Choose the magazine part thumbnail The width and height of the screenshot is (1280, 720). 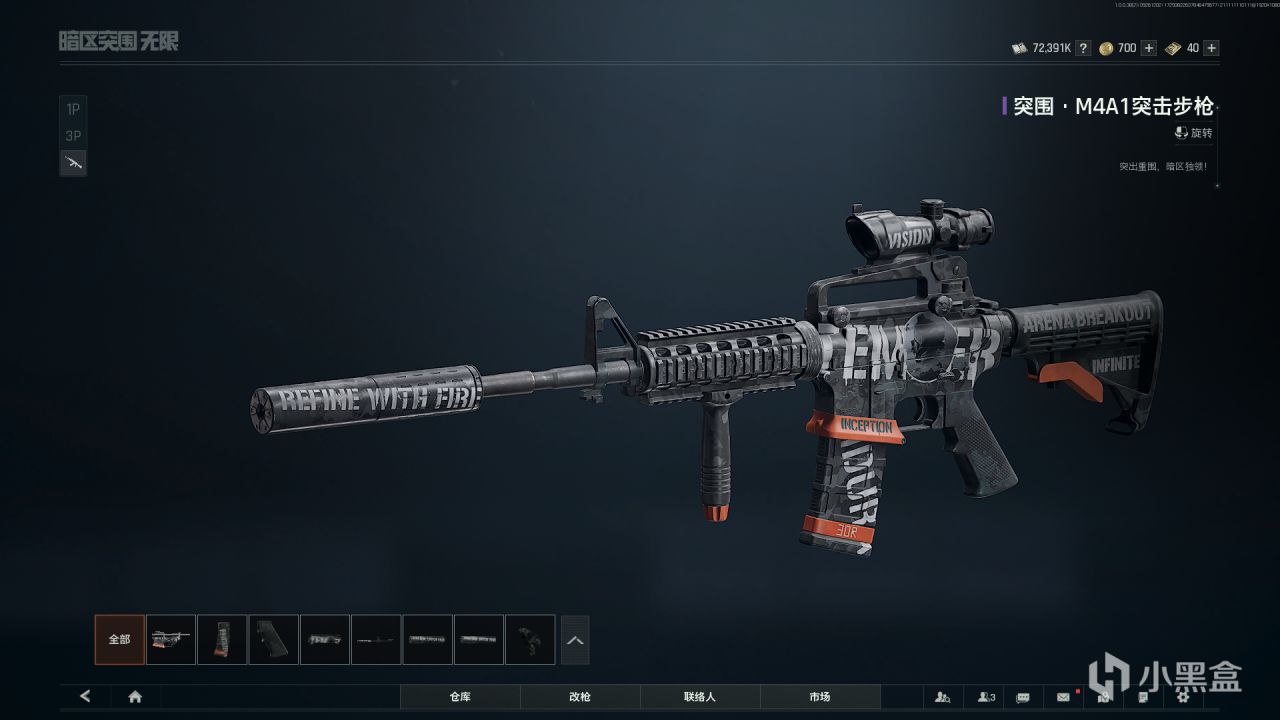[x=222, y=640]
